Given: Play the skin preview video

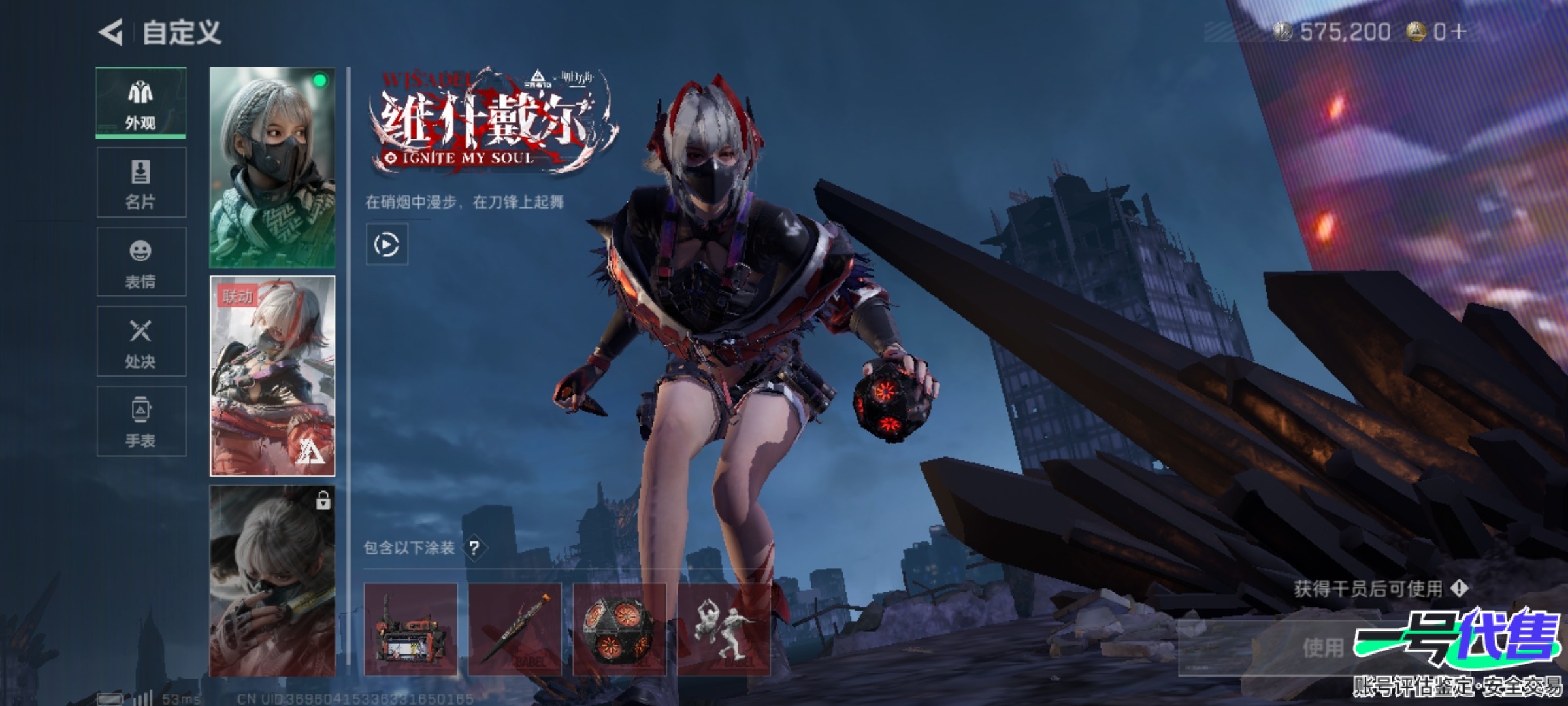Looking at the screenshot, I should pos(387,244).
